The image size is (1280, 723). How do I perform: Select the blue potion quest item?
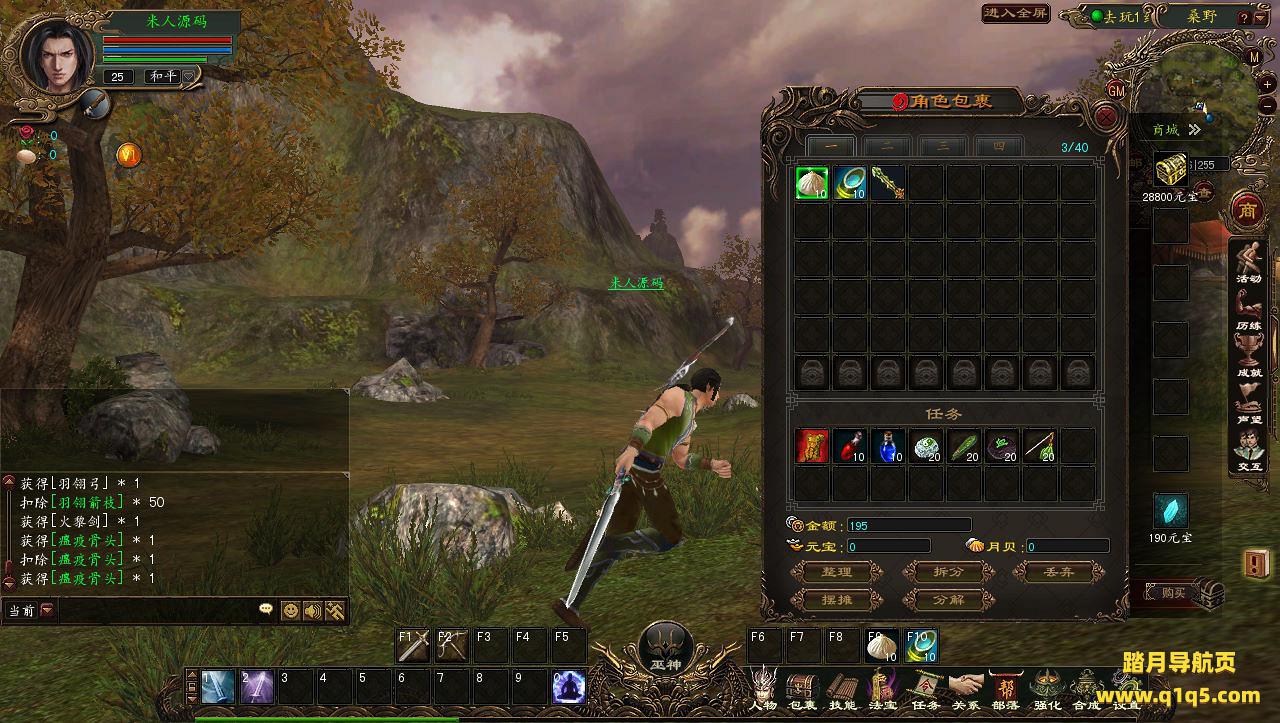tap(887, 446)
